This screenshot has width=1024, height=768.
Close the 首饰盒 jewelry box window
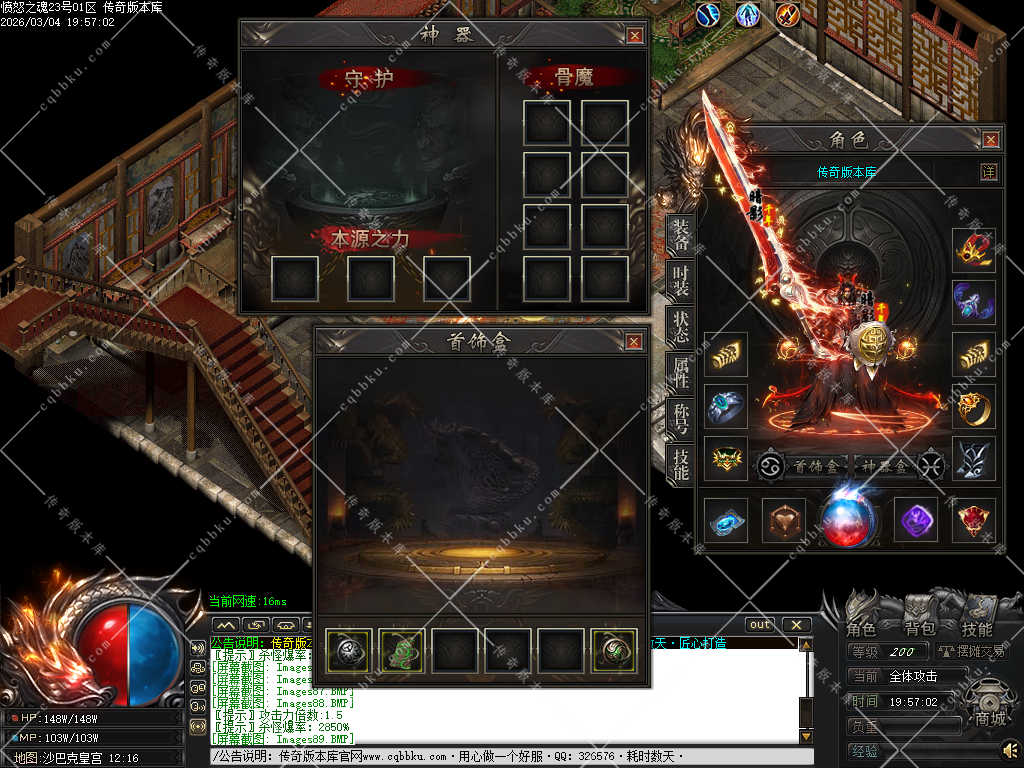click(634, 342)
